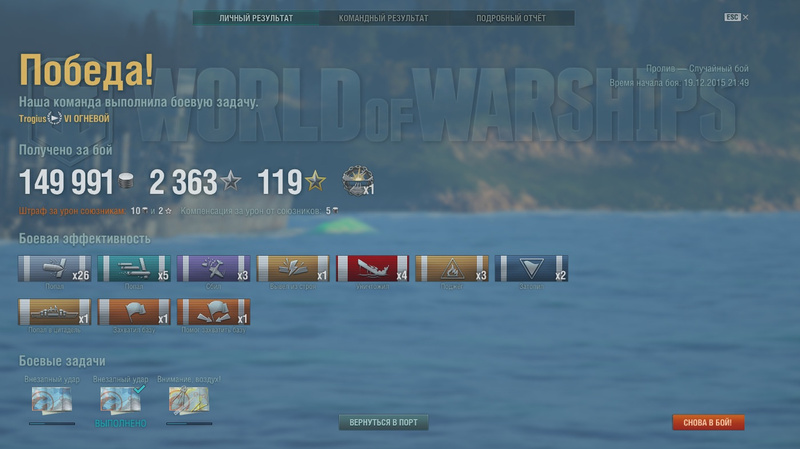Select the Личный результат tab
The image size is (800, 449).
tap(254, 18)
